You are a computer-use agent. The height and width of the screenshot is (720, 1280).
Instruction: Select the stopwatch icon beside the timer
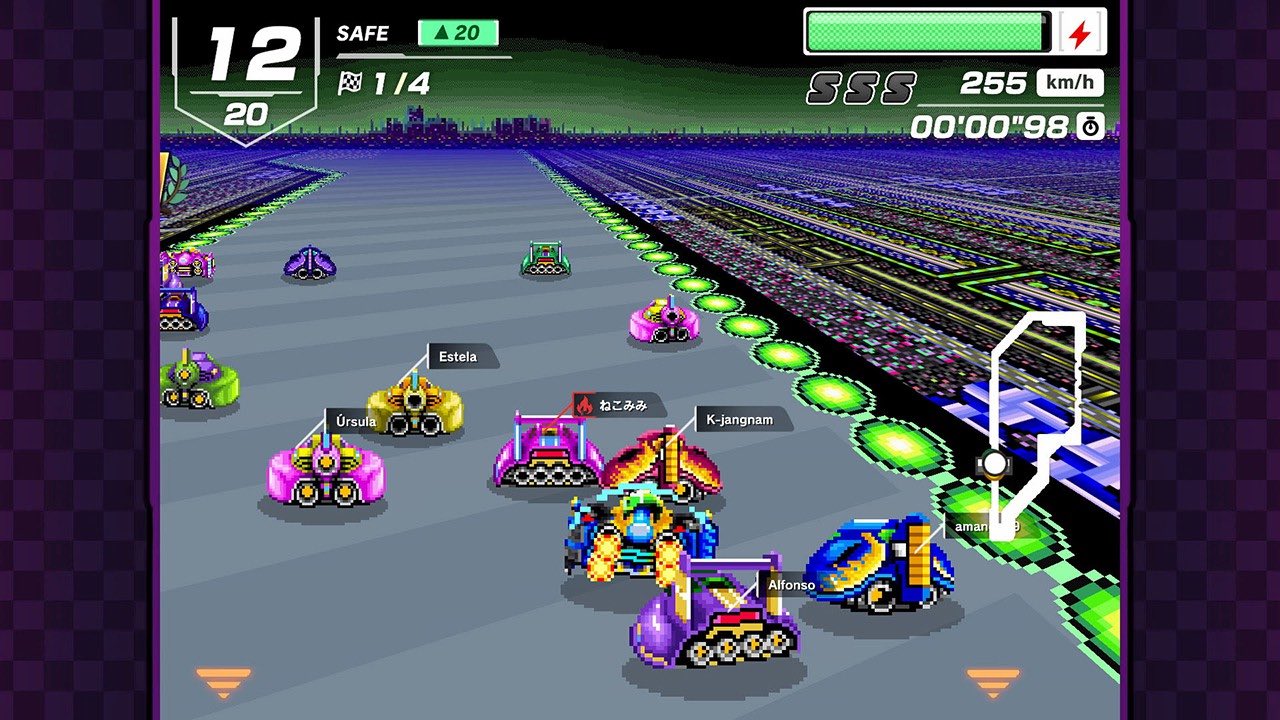click(1089, 127)
